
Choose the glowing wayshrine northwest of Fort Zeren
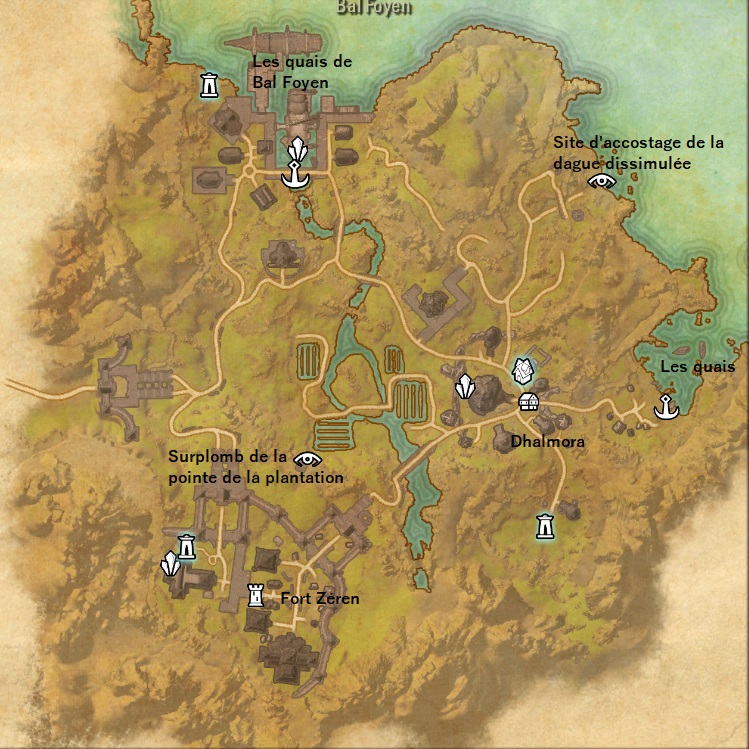[x=187, y=546]
